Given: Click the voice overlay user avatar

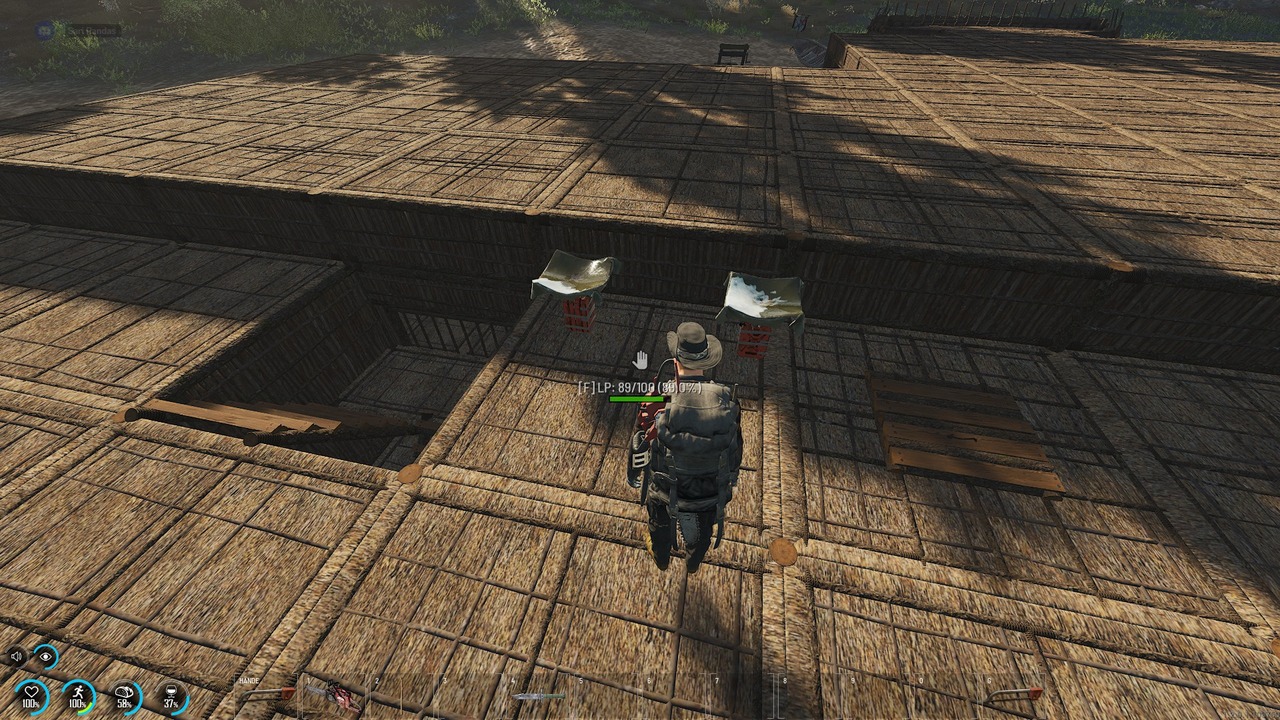Looking at the screenshot, I should (44, 31).
